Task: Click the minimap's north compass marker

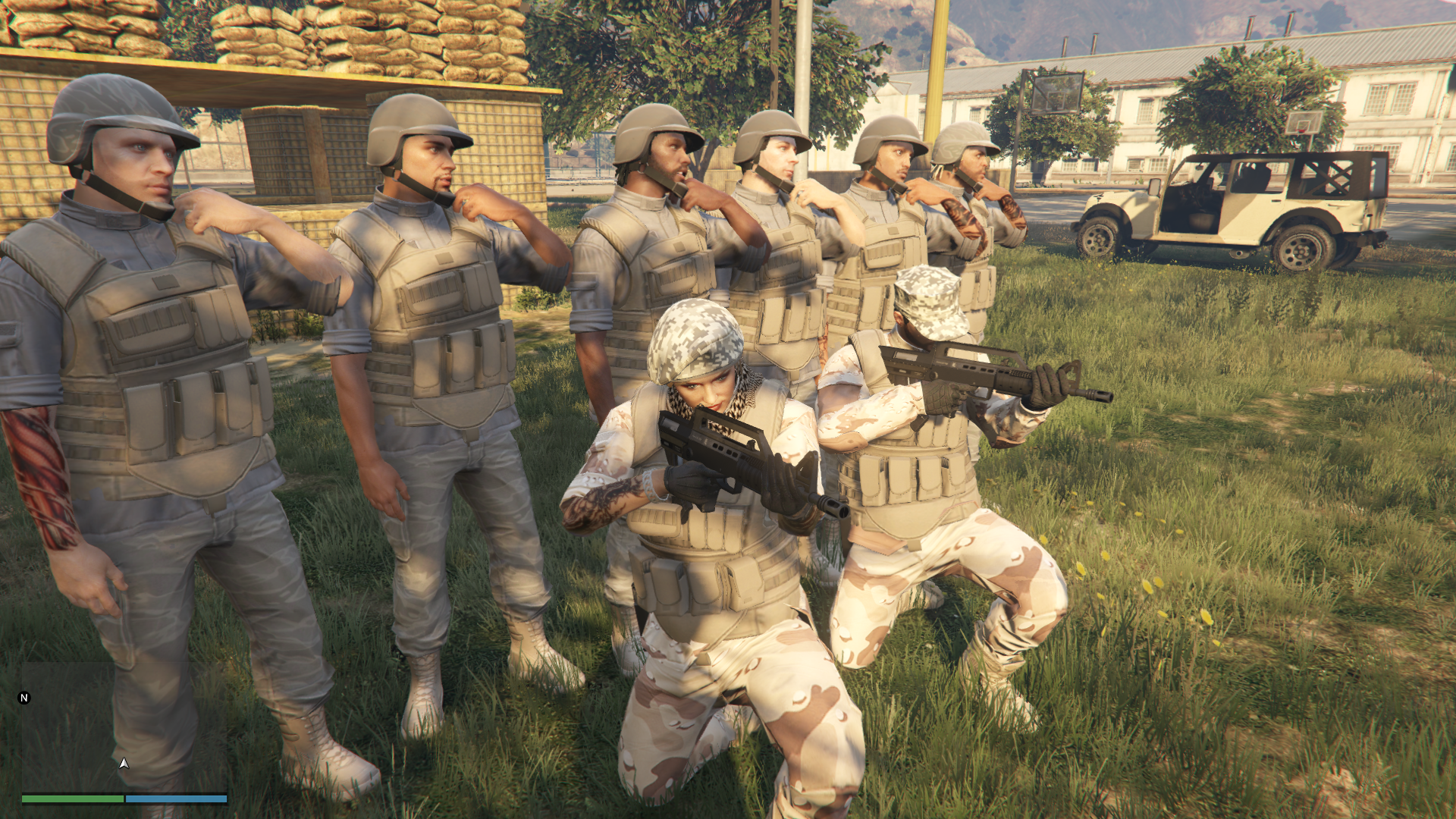Action: click(x=24, y=698)
